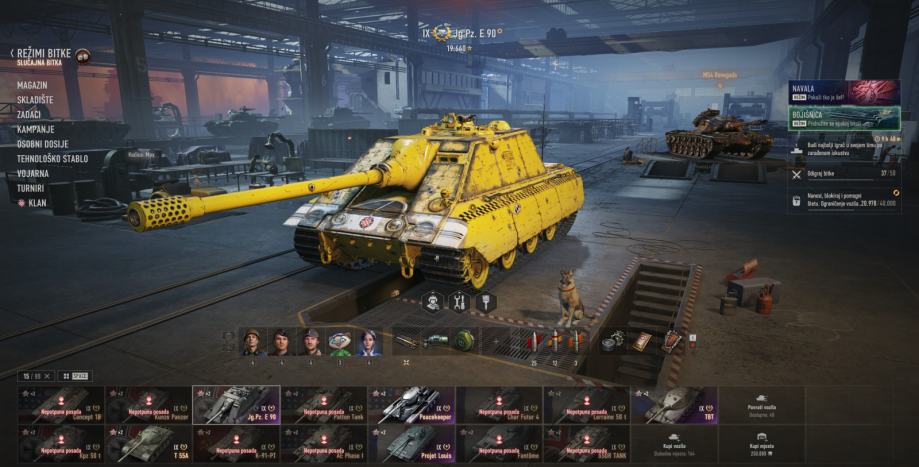Select the Navala mode banner
Viewport: 919px width, 467px height.
point(843,93)
